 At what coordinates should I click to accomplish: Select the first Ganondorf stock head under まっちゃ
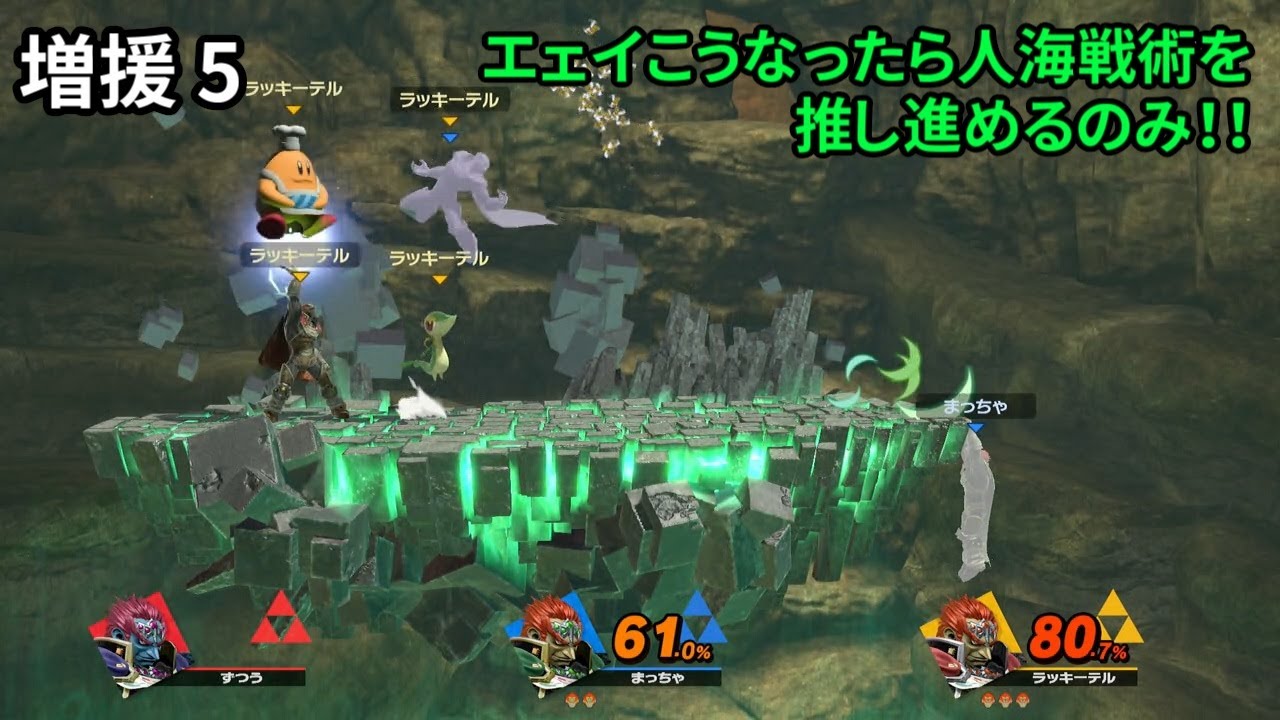[572, 700]
